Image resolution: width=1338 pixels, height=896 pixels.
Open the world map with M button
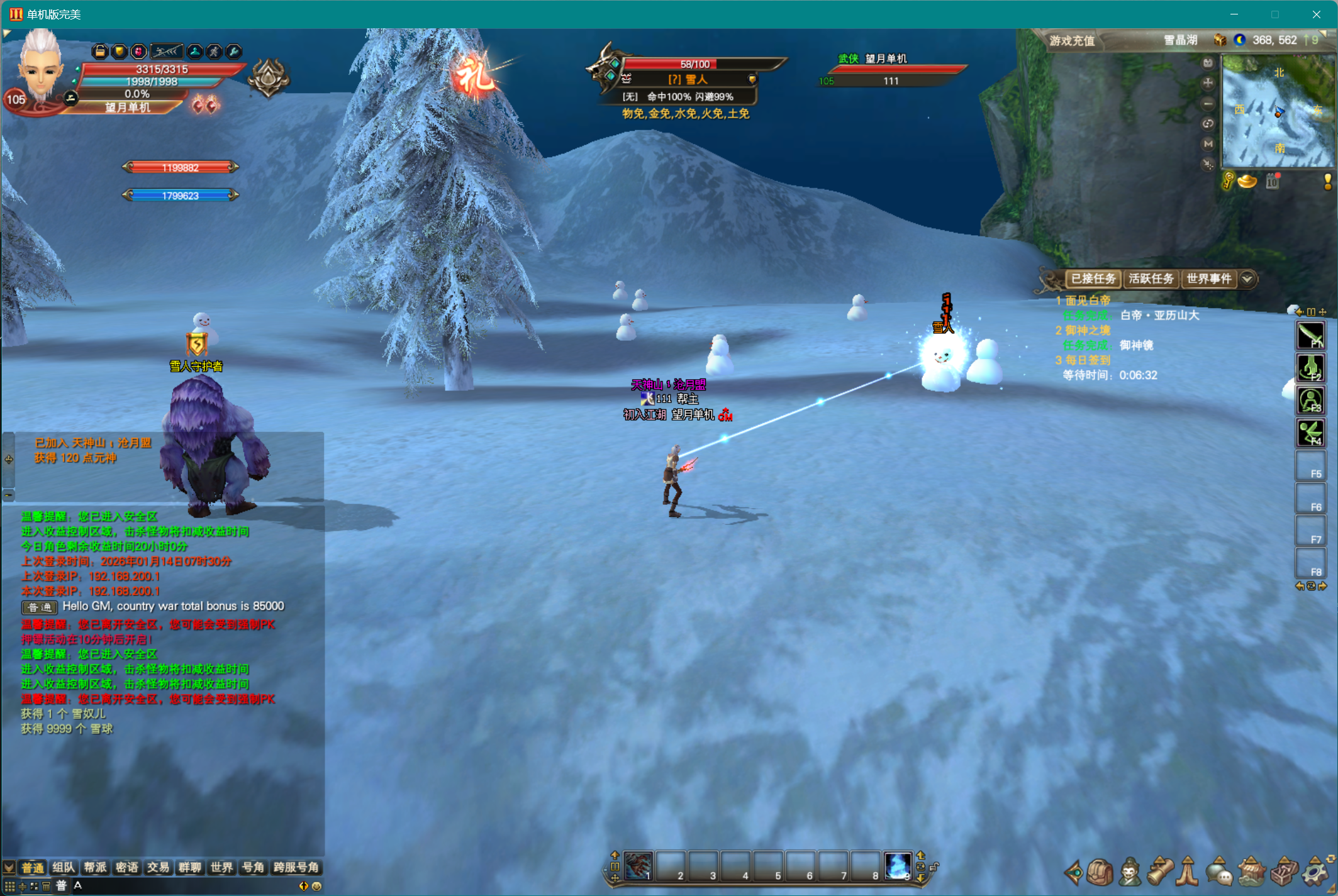click(1208, 144)
